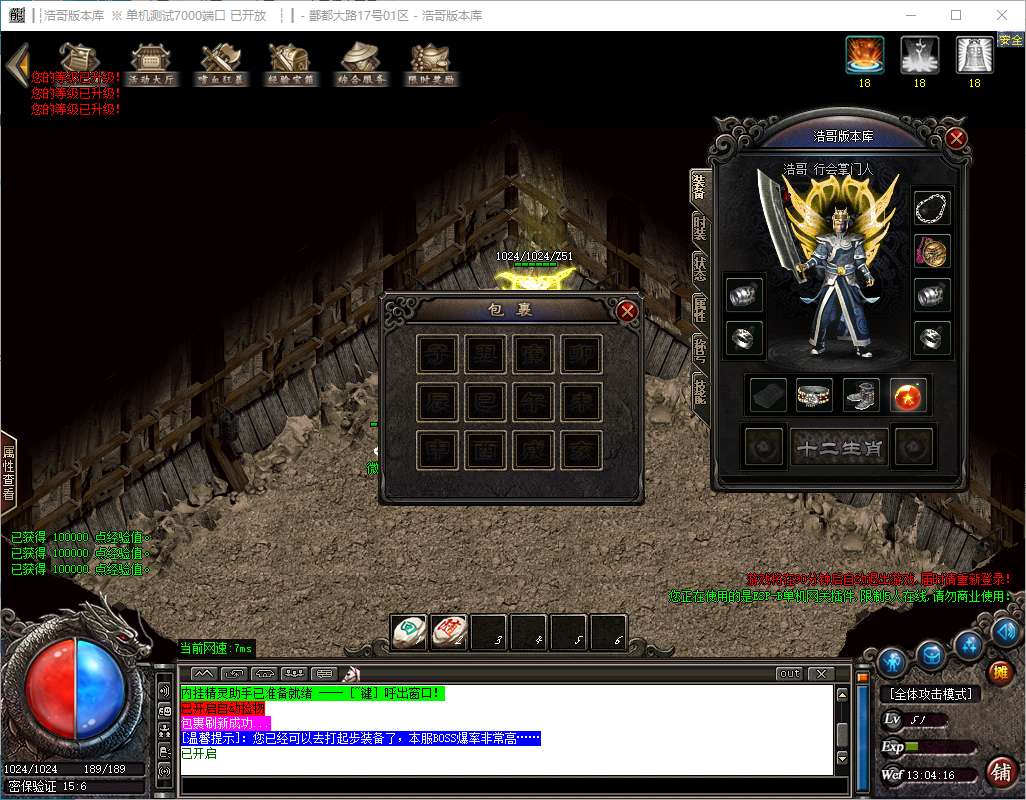Open the 经验宝箱 experience chest
1026x800 pixels.
click(291, 64)
